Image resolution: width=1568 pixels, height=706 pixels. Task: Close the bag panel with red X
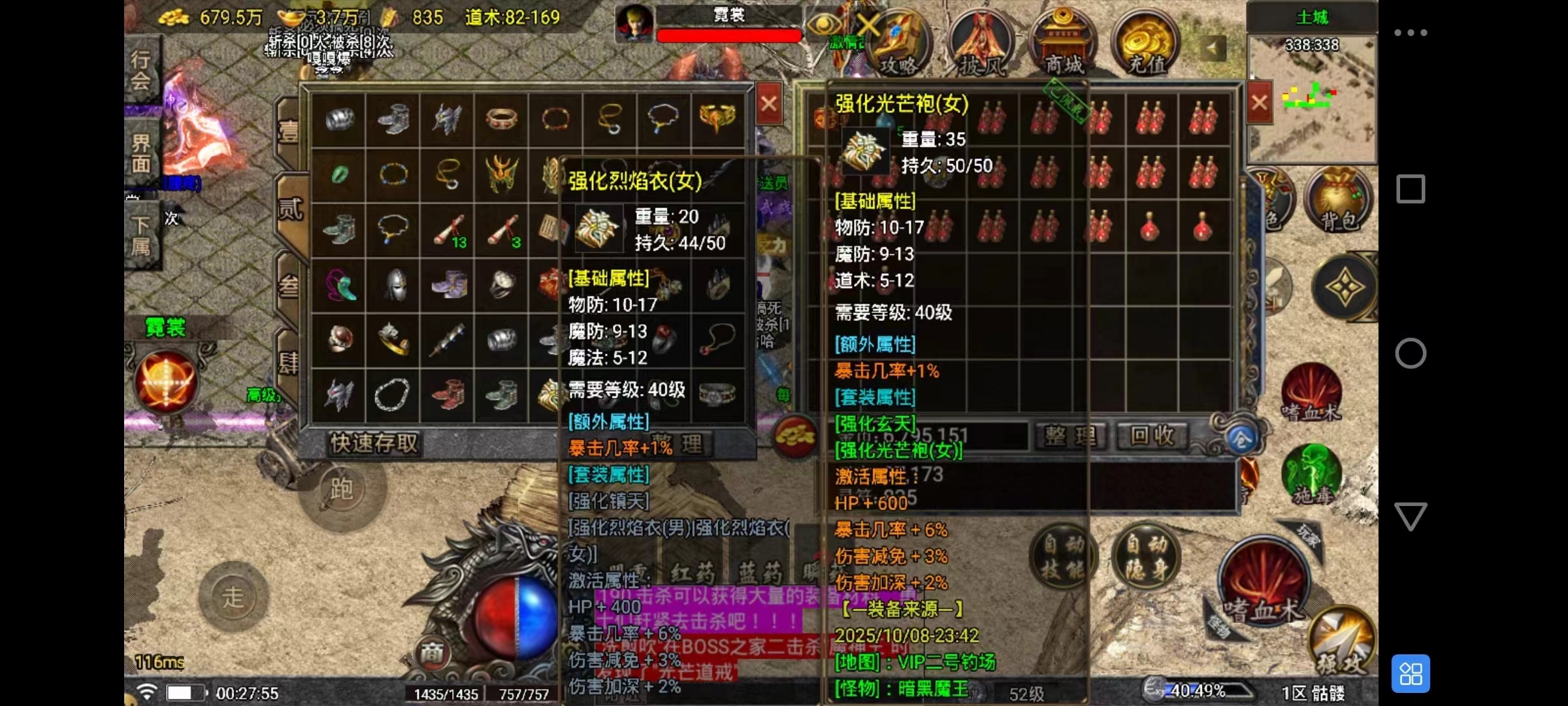click(1259, 103)
